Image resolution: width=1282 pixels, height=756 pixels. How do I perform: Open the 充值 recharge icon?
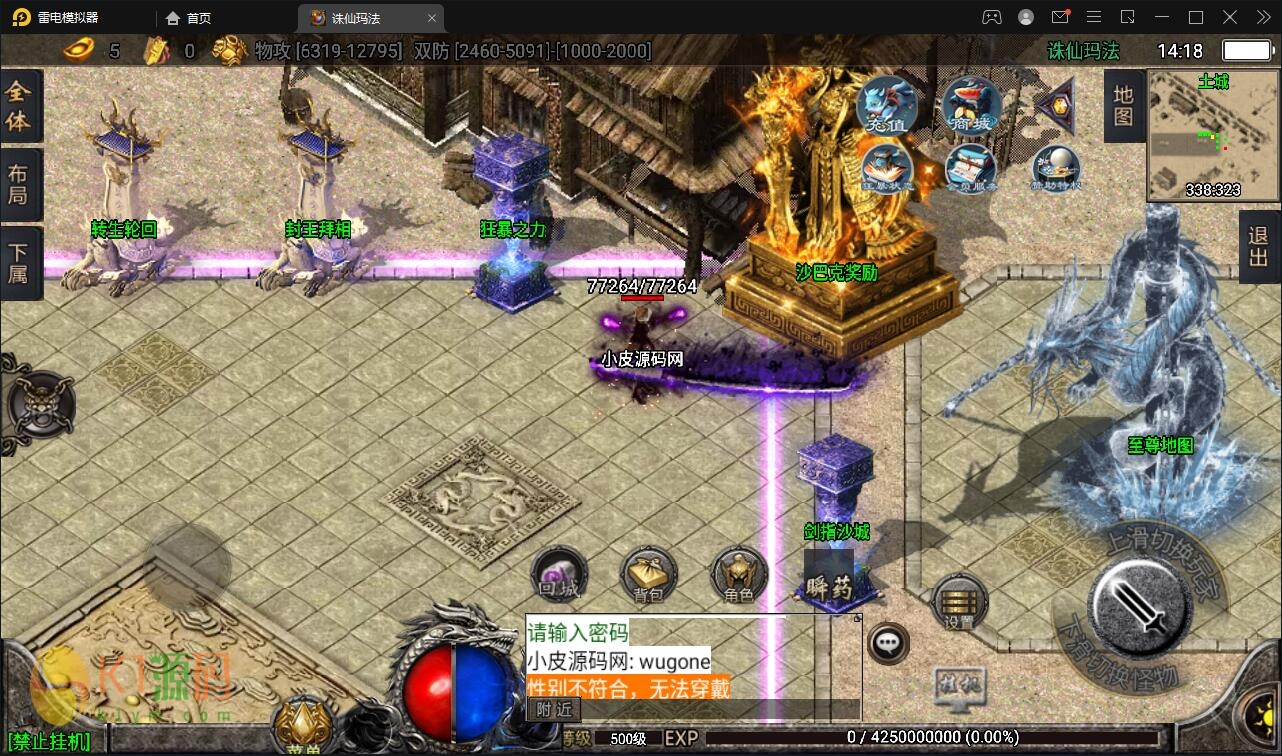tap(886, 105)
